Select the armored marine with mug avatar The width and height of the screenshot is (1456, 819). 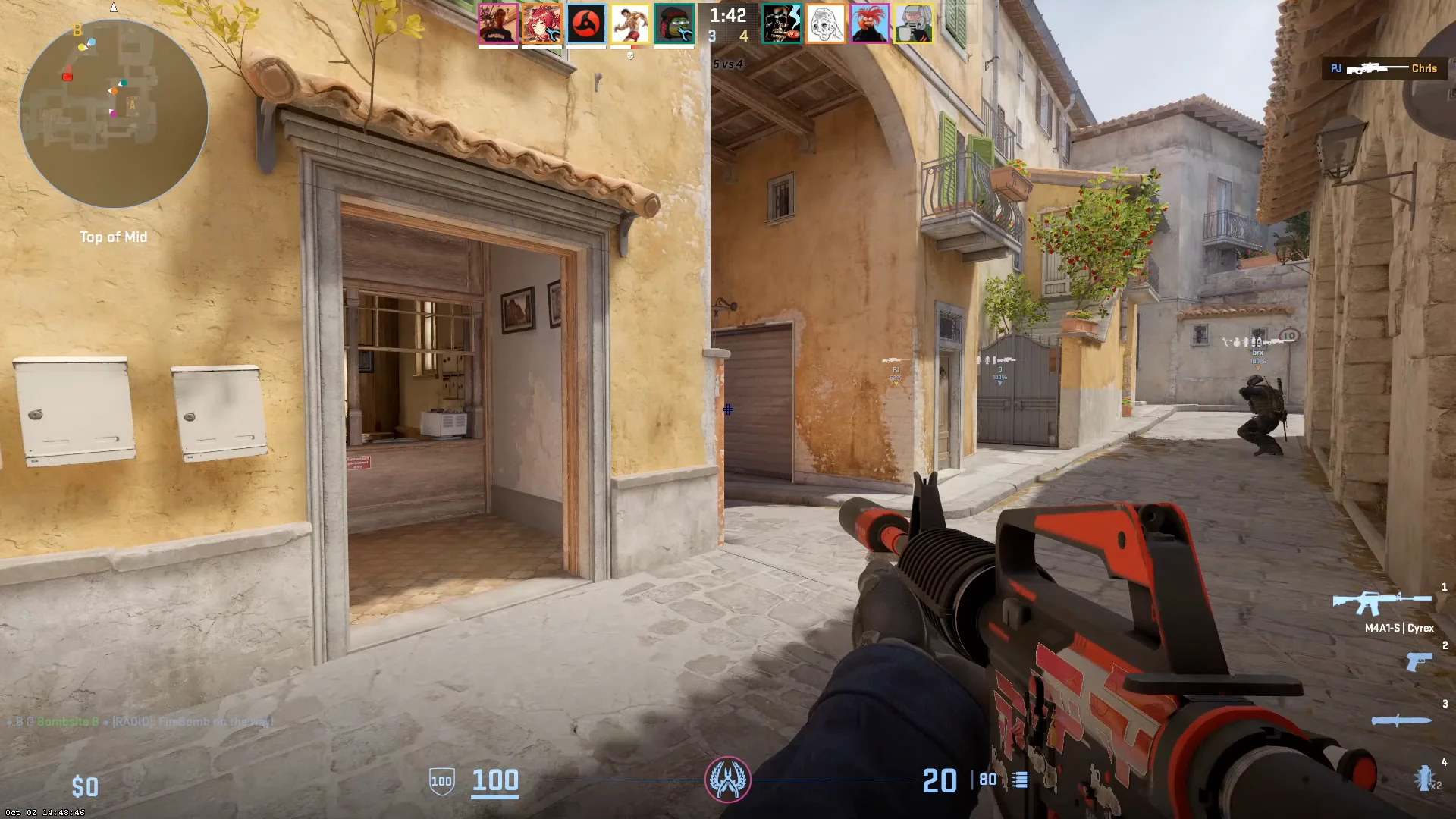click(913, 24)
